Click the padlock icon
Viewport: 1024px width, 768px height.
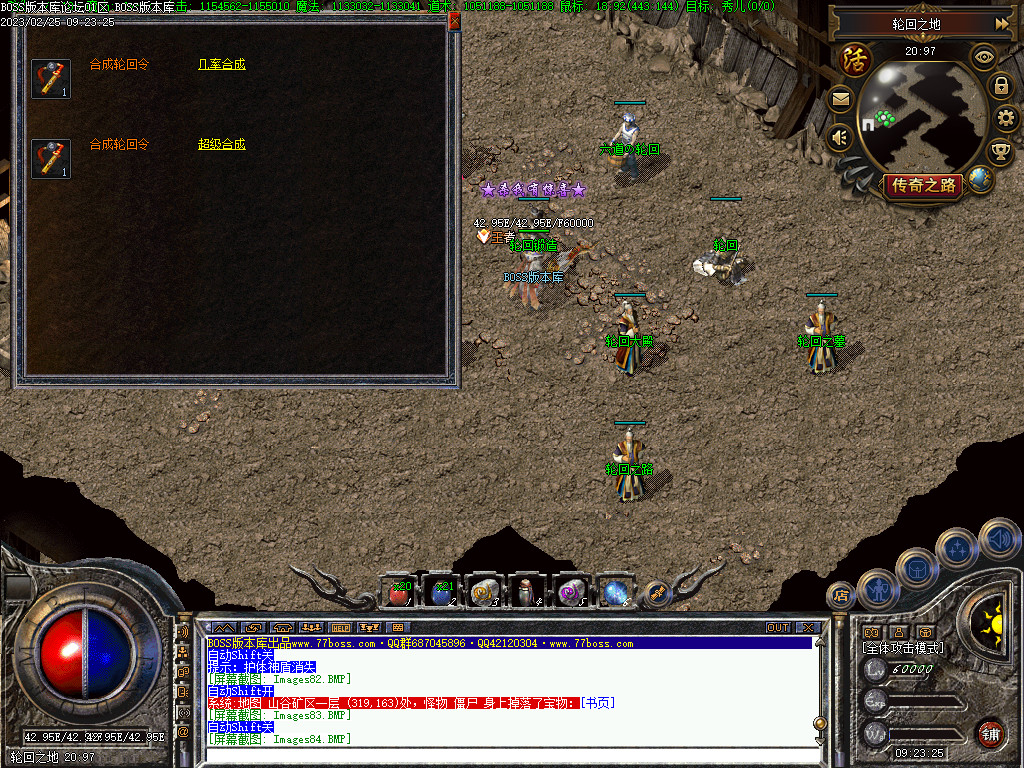(x=1001, y=86)
